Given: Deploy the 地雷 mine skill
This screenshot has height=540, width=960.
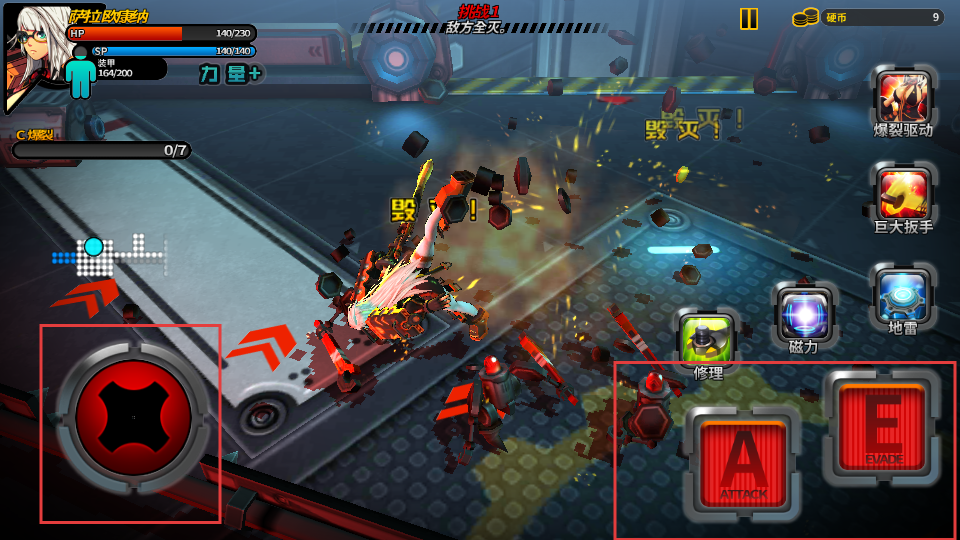Looking at the screenshot, I should [x=903, y=294].
